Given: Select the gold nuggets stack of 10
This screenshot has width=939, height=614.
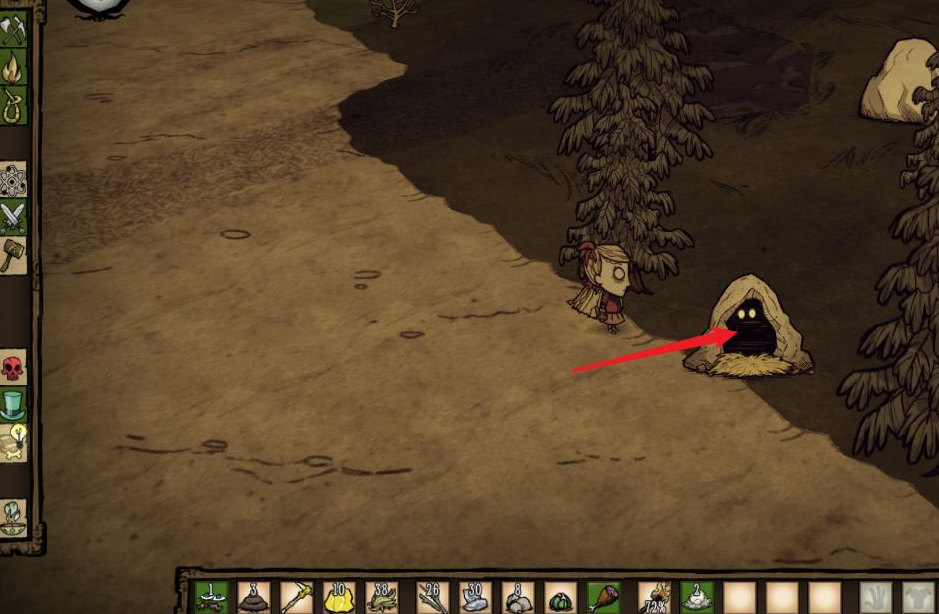Looking at the screenshot, I should (x=340, y=597).
